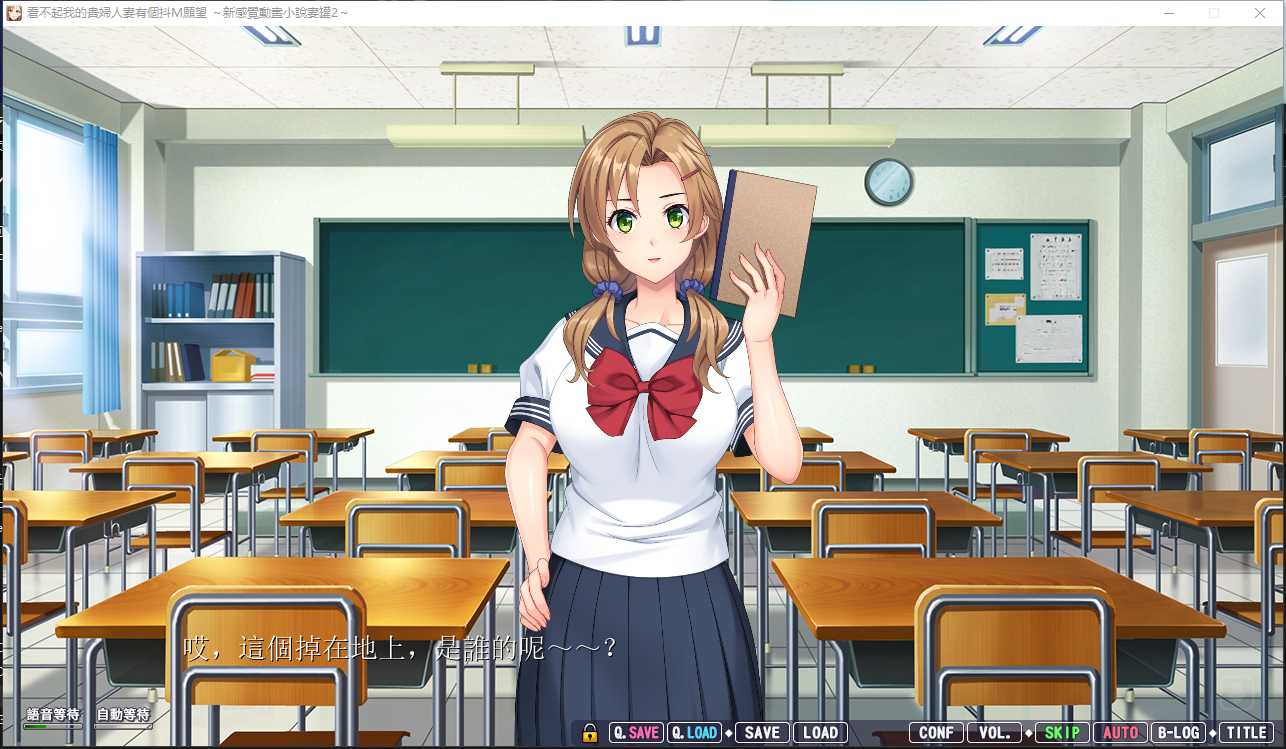Quick load with the Q.LOAD button
The image size is (1286, 749).
[694, 732]
